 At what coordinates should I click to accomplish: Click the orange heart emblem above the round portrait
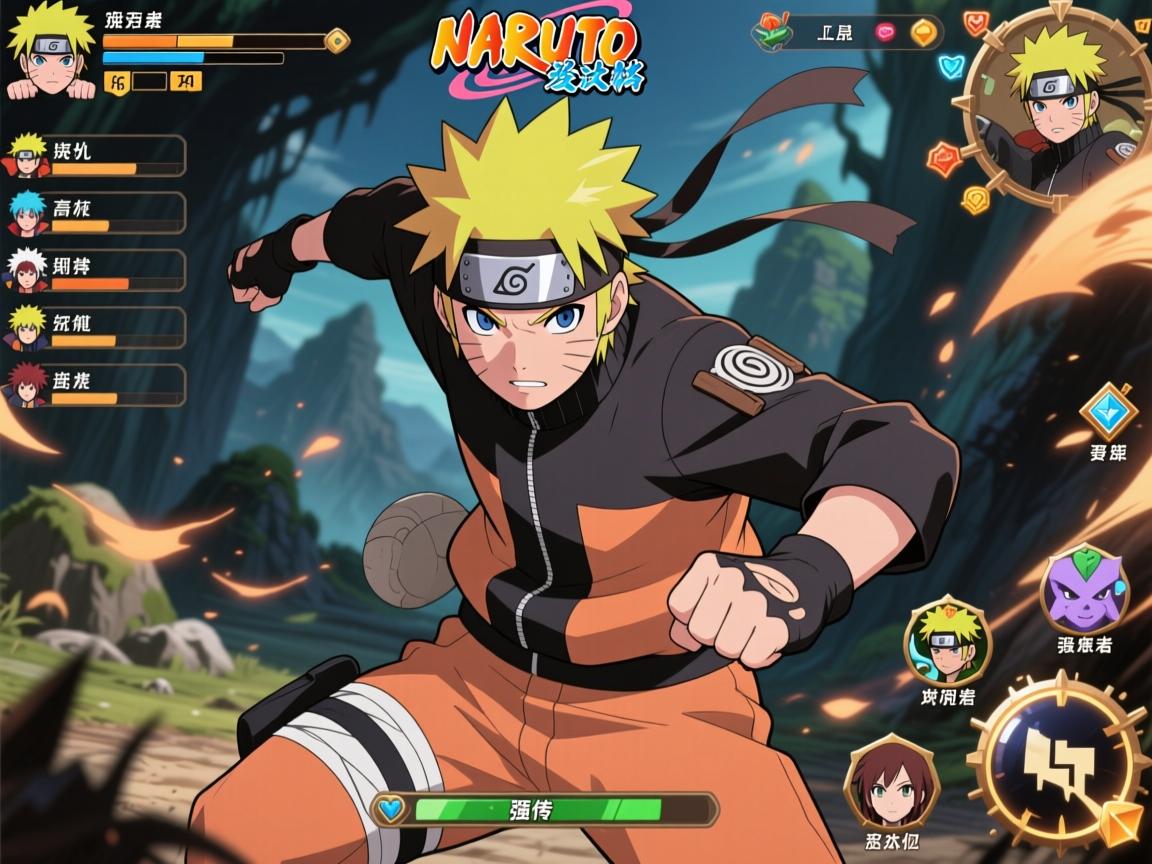click(x=976, y=22)
